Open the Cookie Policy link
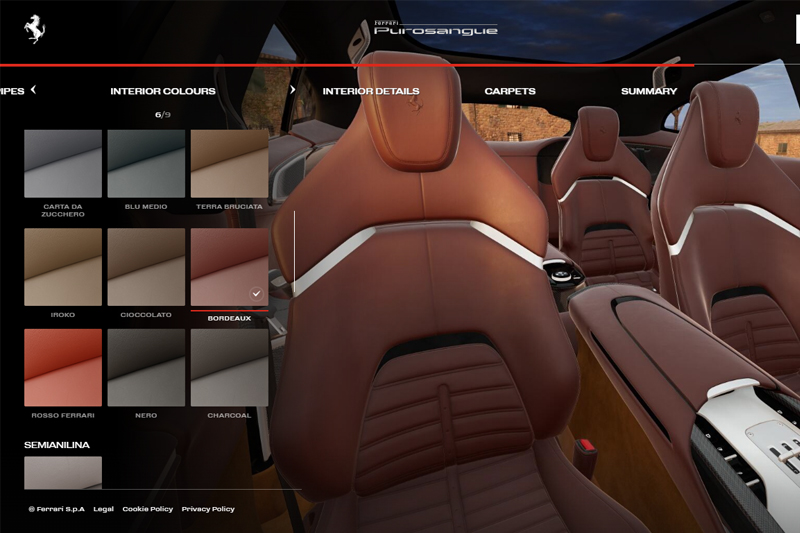The height and width of the screenshot is (533, 800). pos(147,509)
